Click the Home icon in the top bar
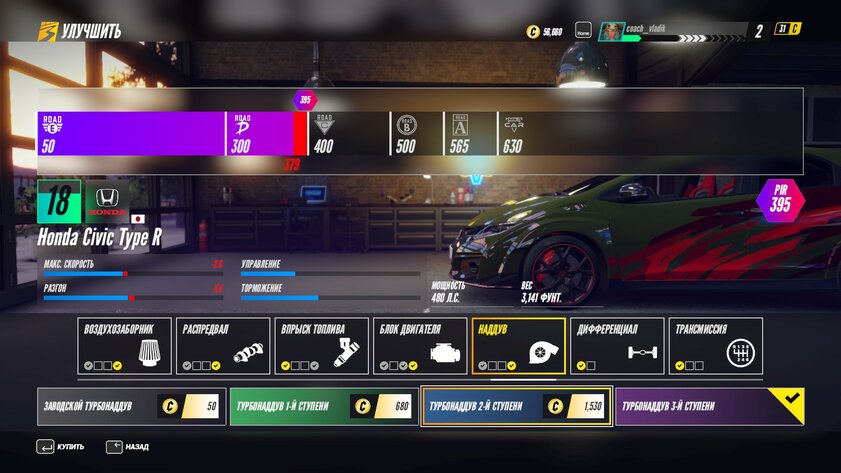The height and width of the screenshot is (473, 841). (585, 31)
